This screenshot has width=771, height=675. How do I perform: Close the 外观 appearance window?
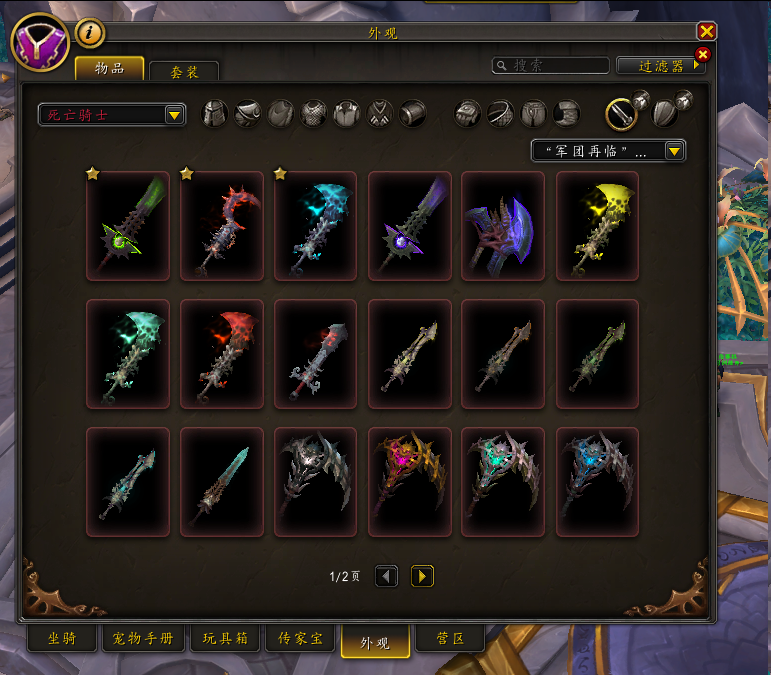point(707,31)
